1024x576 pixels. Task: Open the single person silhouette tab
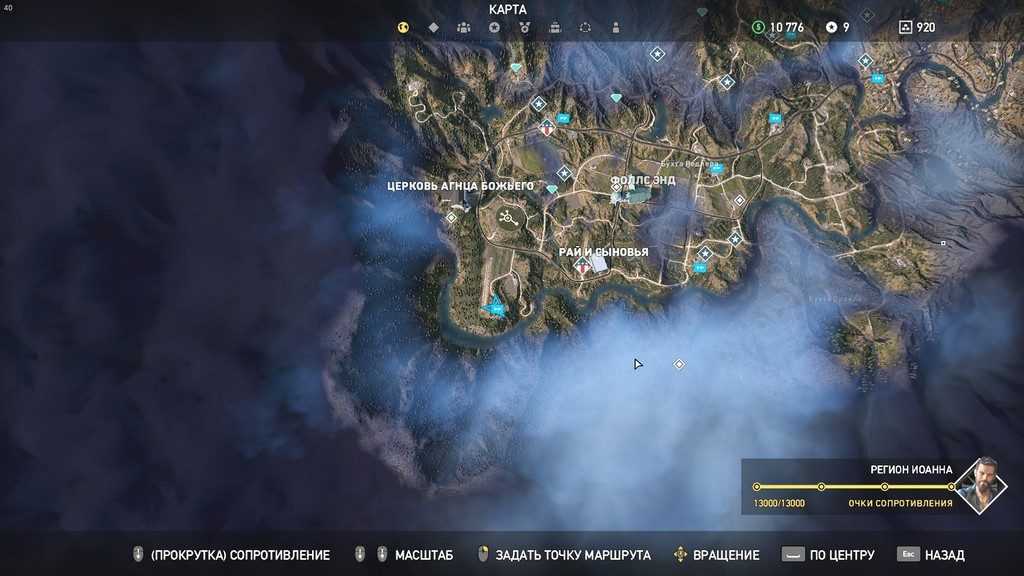coord(615,28)
